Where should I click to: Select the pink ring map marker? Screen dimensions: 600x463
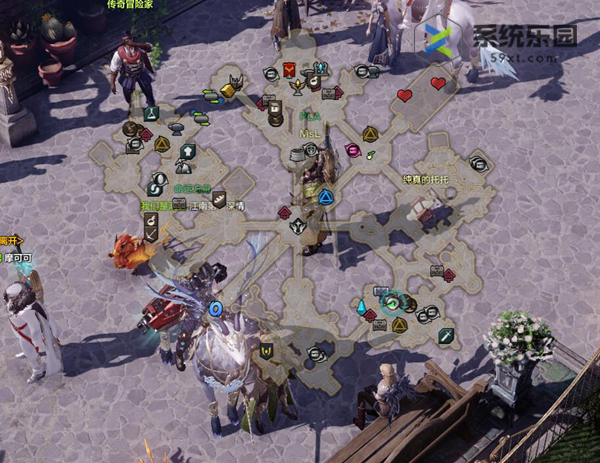[x=352, y=150]
